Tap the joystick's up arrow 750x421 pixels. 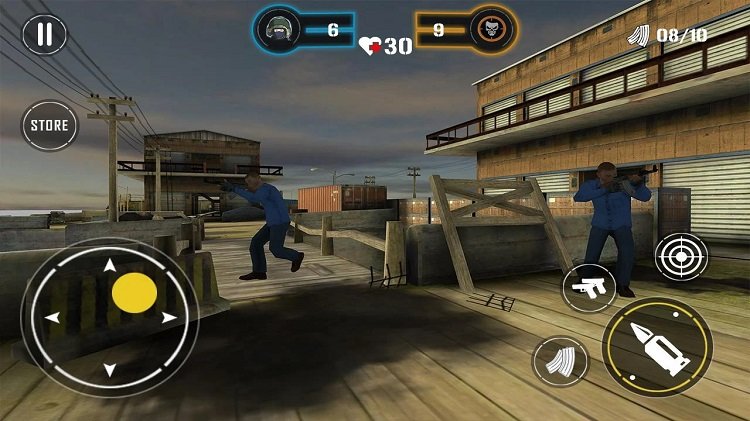coord(109,266)
